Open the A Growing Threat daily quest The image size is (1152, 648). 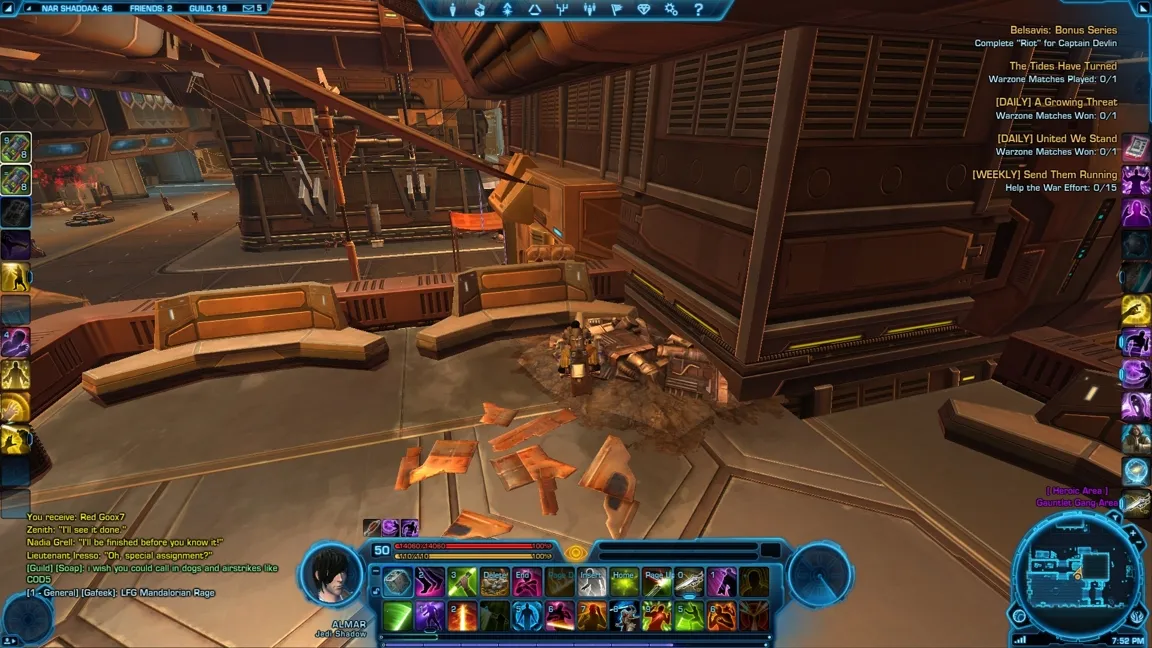coord(1056,102)
